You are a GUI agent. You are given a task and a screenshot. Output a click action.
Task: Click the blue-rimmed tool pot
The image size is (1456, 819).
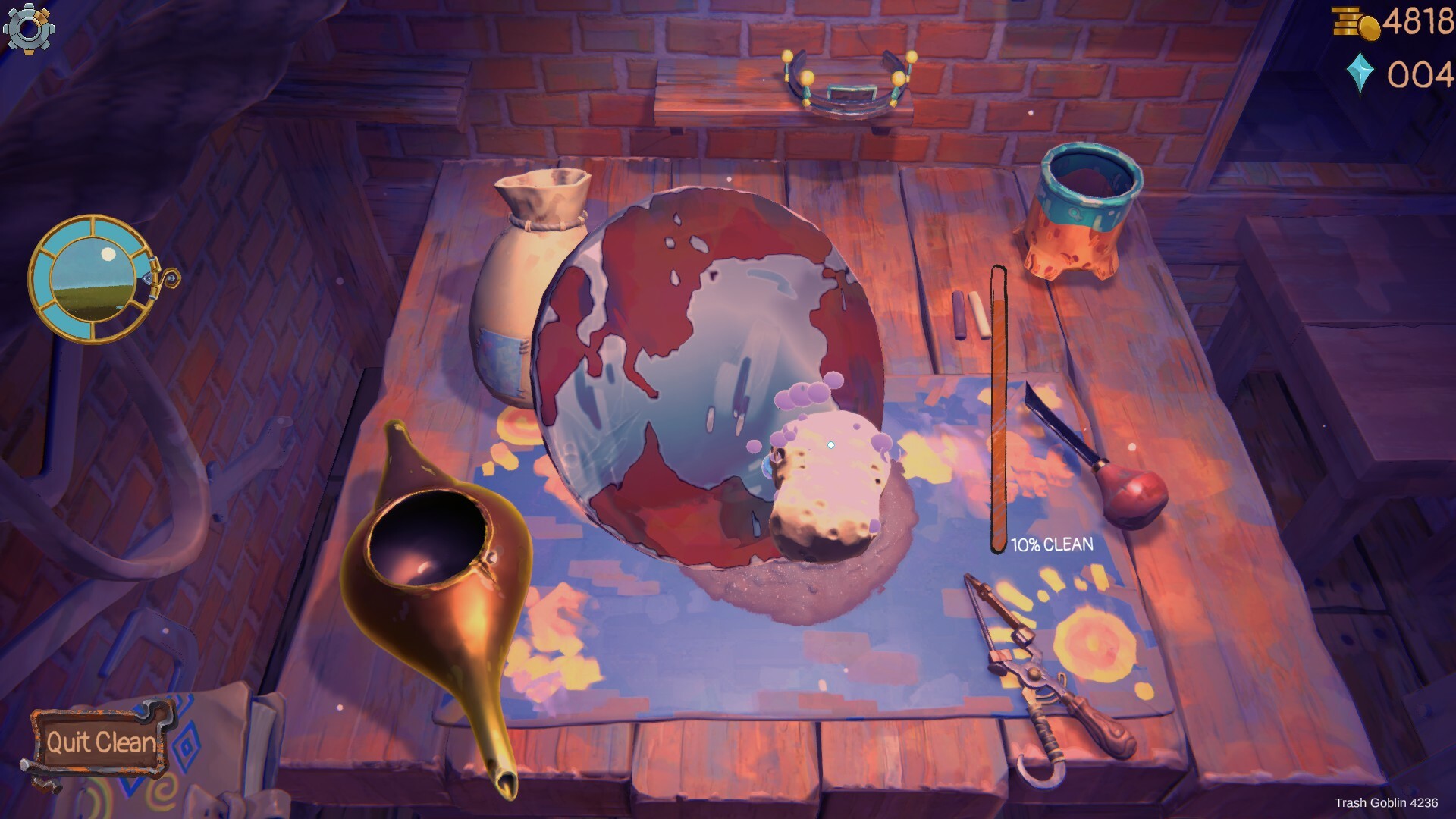coord(1084,209)
